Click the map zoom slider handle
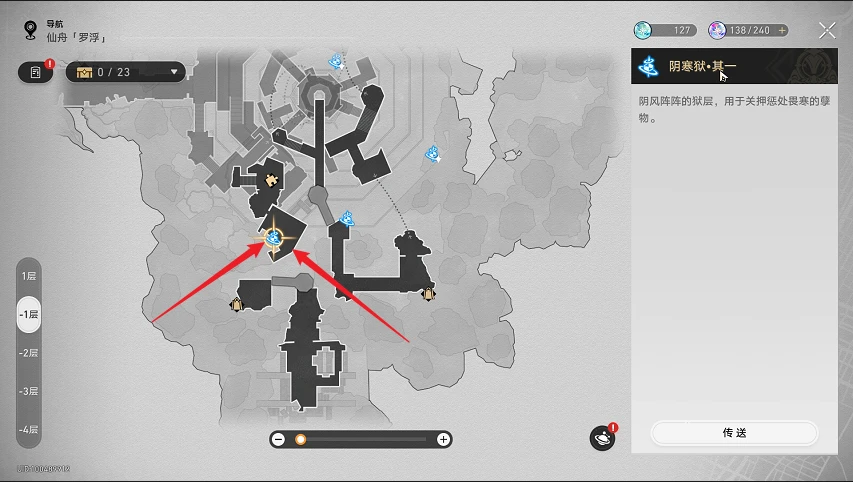853x482 pixels. point(300,439)
